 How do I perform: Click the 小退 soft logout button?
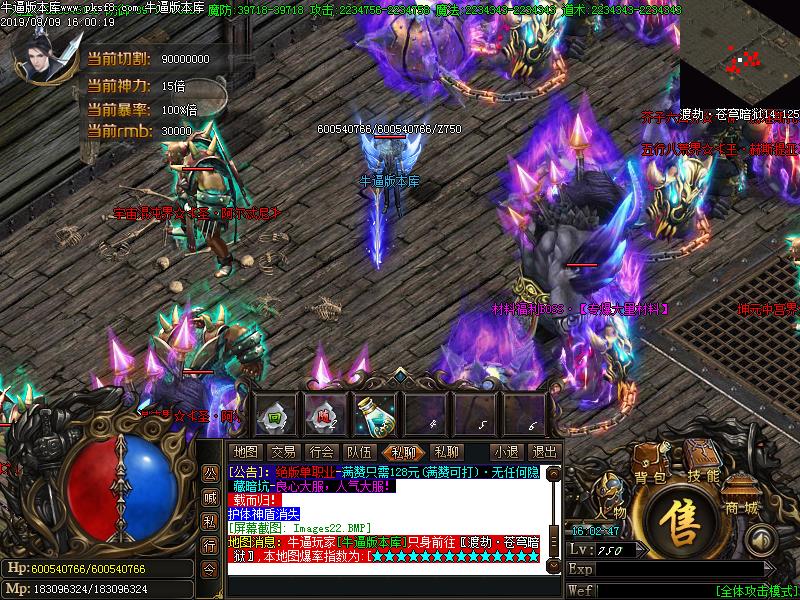(x=506, y=452)
